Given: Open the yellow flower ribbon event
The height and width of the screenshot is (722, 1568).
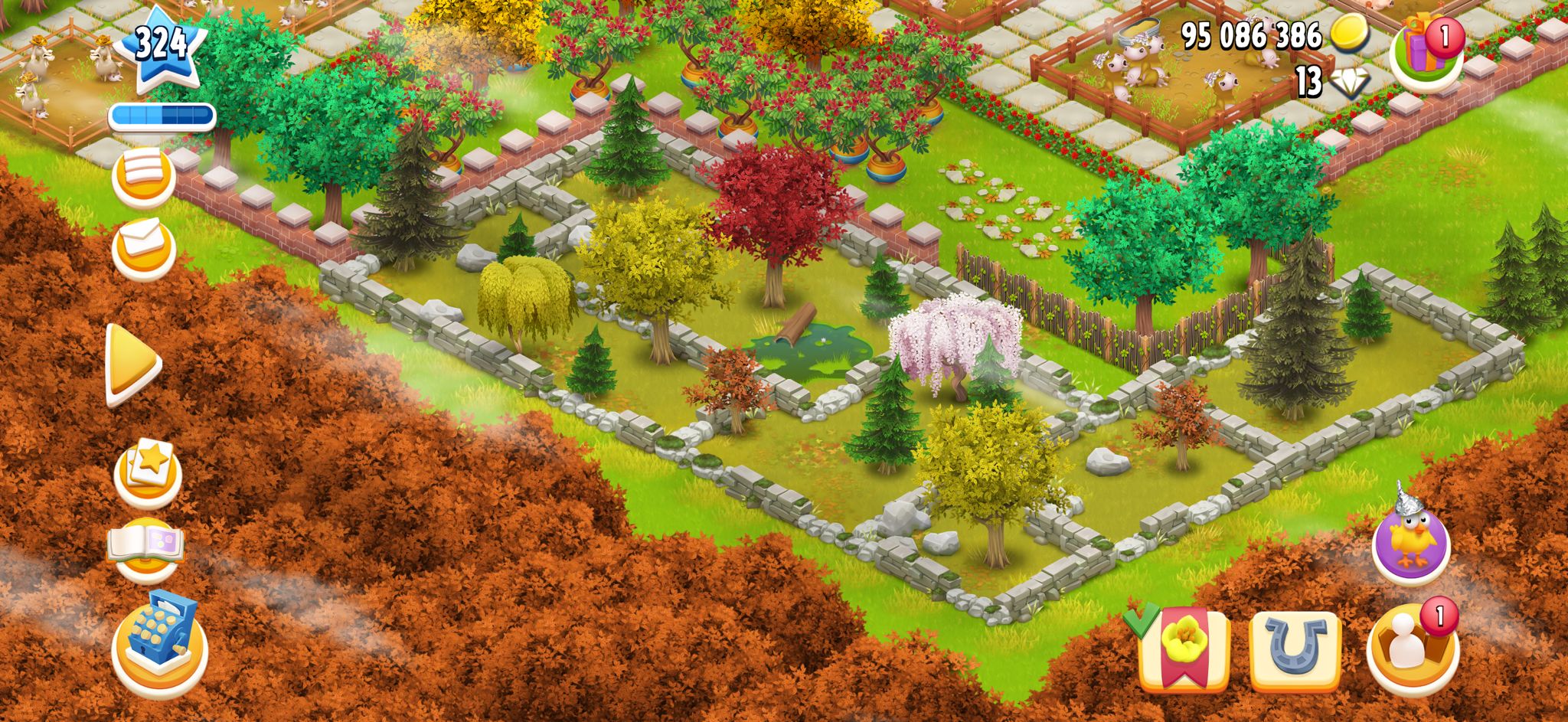Looking at the screenshot, I should click(x=1183, y=648).
